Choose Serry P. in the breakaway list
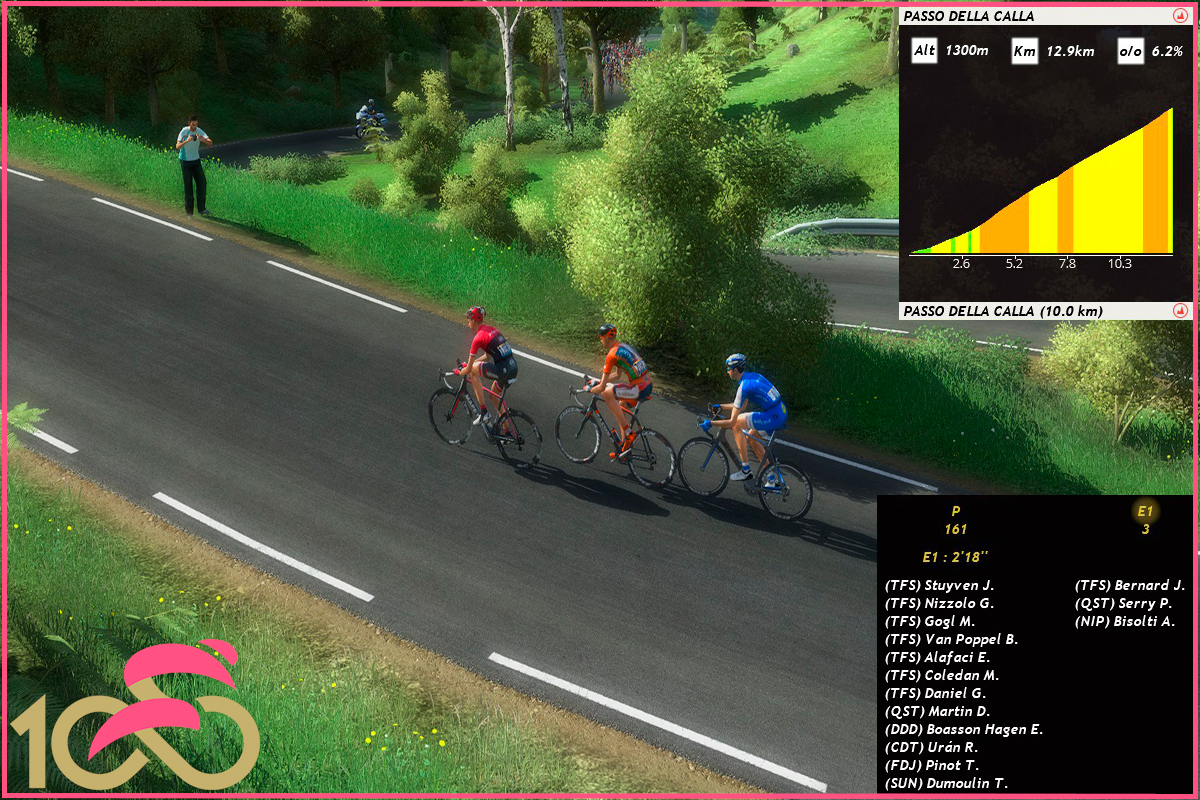The image size is (1200, 800). [x=1123, y=603]
